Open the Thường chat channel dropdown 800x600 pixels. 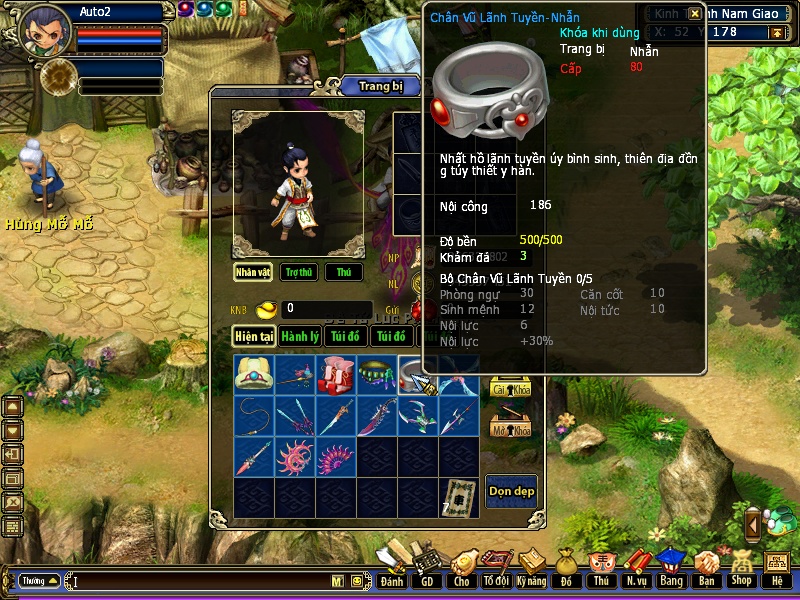tap(39, 581)
